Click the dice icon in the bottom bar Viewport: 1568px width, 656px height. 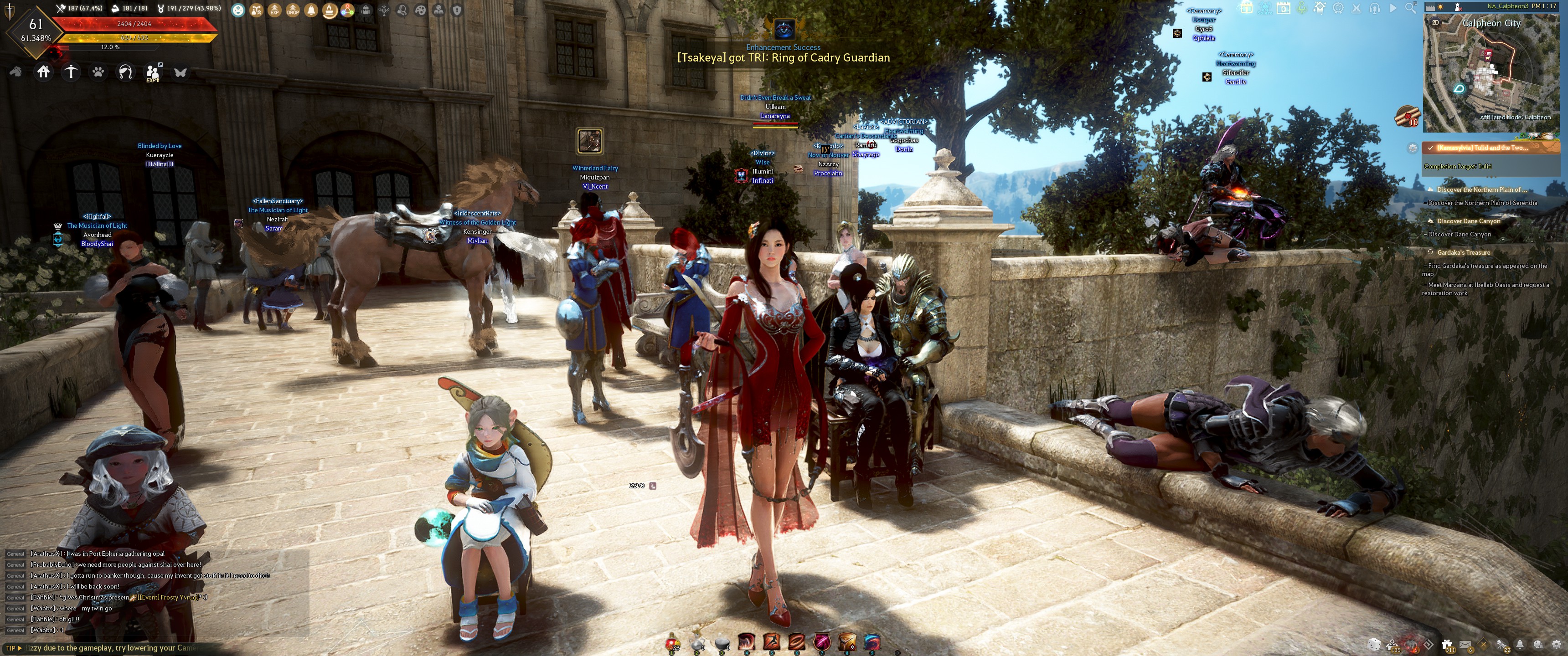[1374, 645]
